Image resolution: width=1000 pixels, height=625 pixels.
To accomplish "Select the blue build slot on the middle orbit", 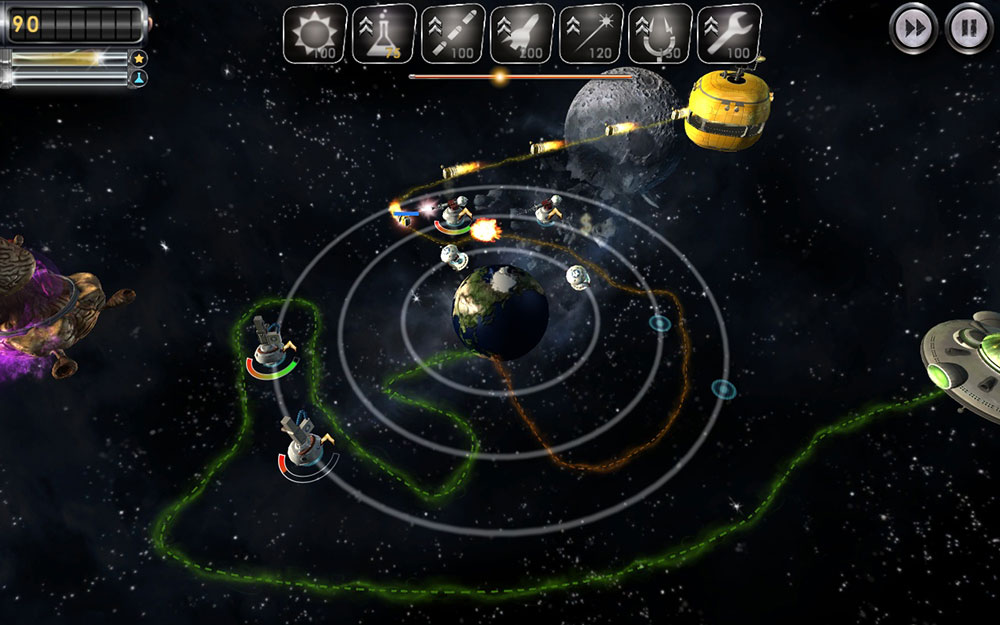I will pyautogui.click(x=659, y=323).
